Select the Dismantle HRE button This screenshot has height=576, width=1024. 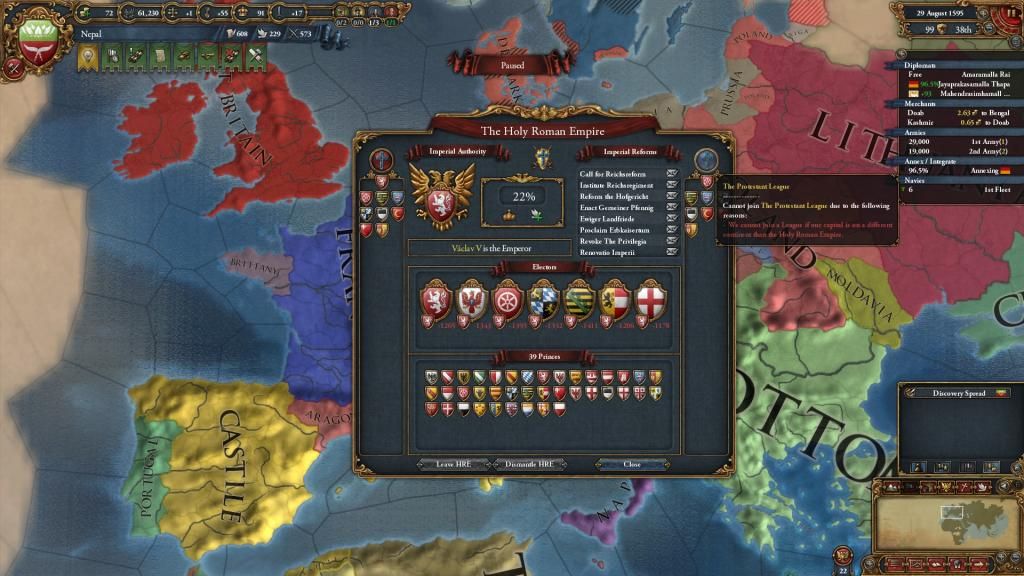pyautogui.click(x=530, y=464)
